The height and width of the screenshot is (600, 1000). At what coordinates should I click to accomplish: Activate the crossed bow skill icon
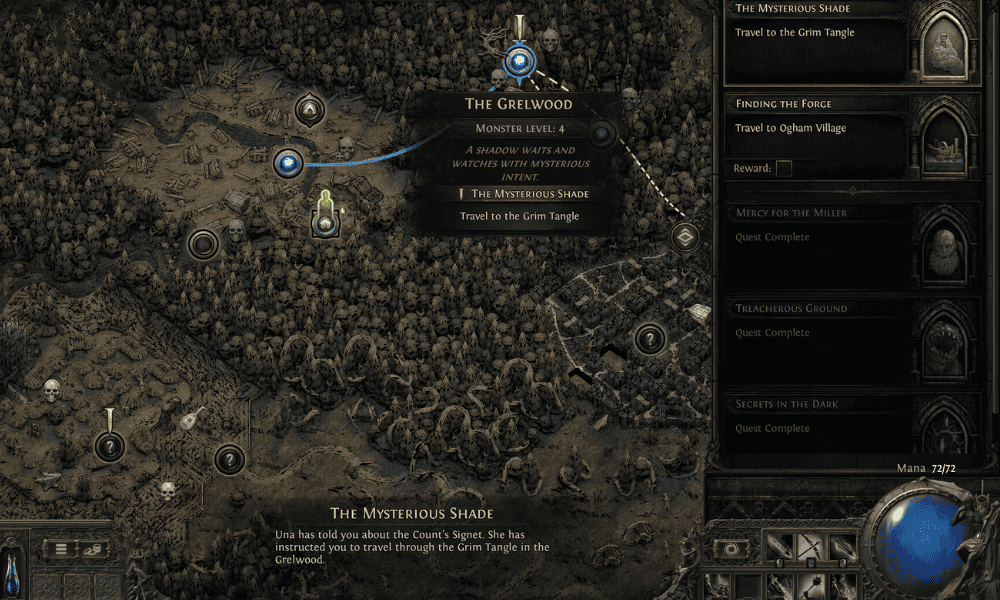point(811,548)
